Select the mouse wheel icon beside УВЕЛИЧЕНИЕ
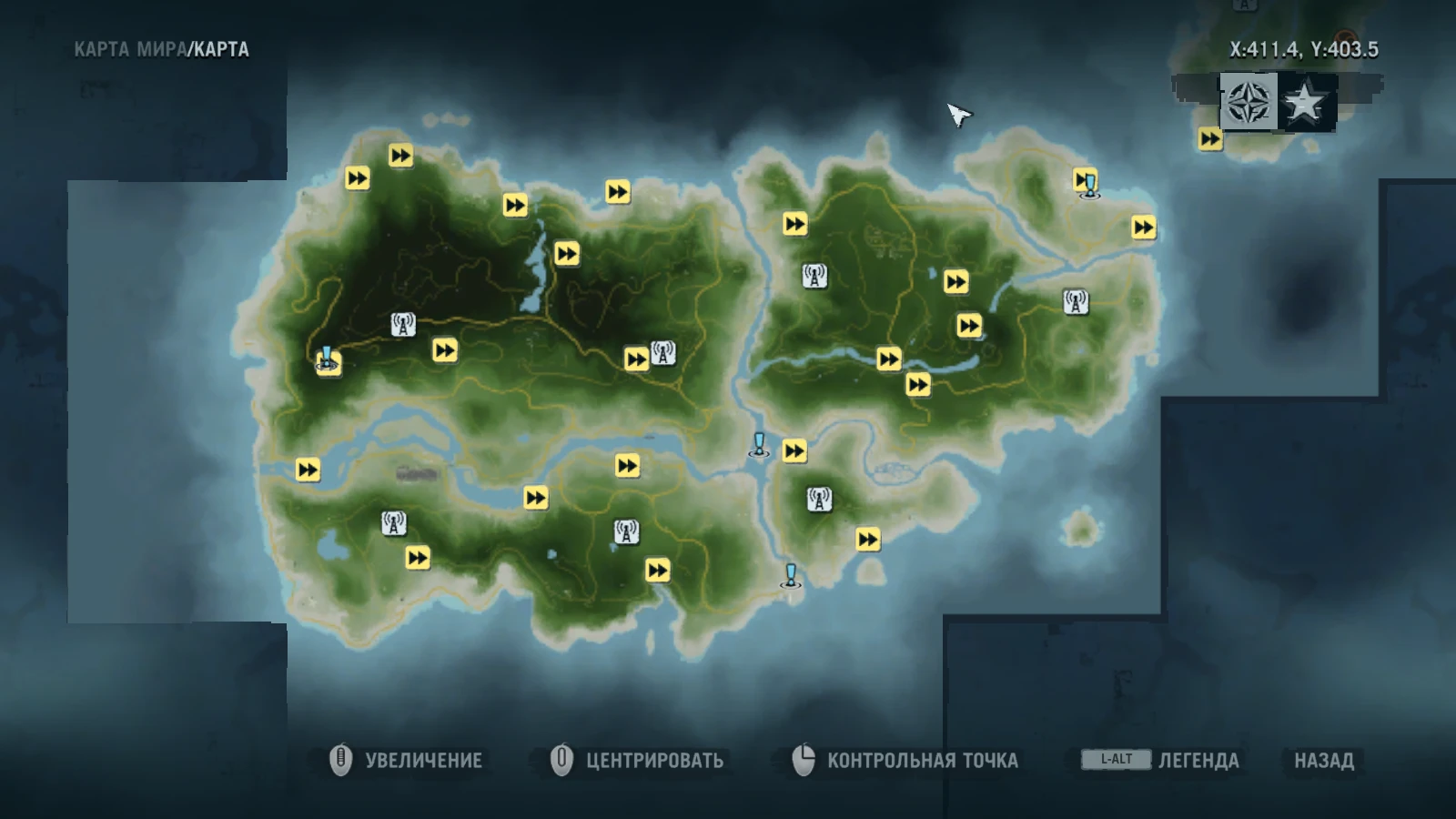 pos(340,758)
